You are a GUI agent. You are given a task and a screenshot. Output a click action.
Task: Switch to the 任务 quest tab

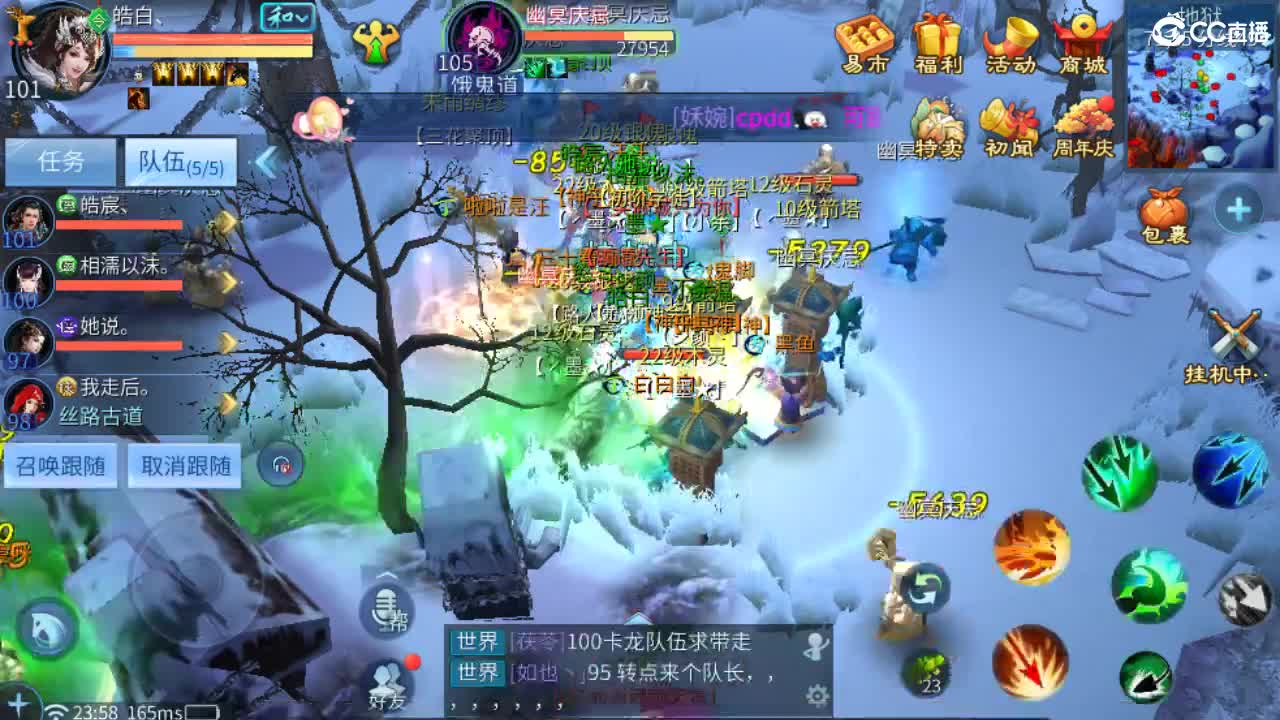click(x=61, y=160)
